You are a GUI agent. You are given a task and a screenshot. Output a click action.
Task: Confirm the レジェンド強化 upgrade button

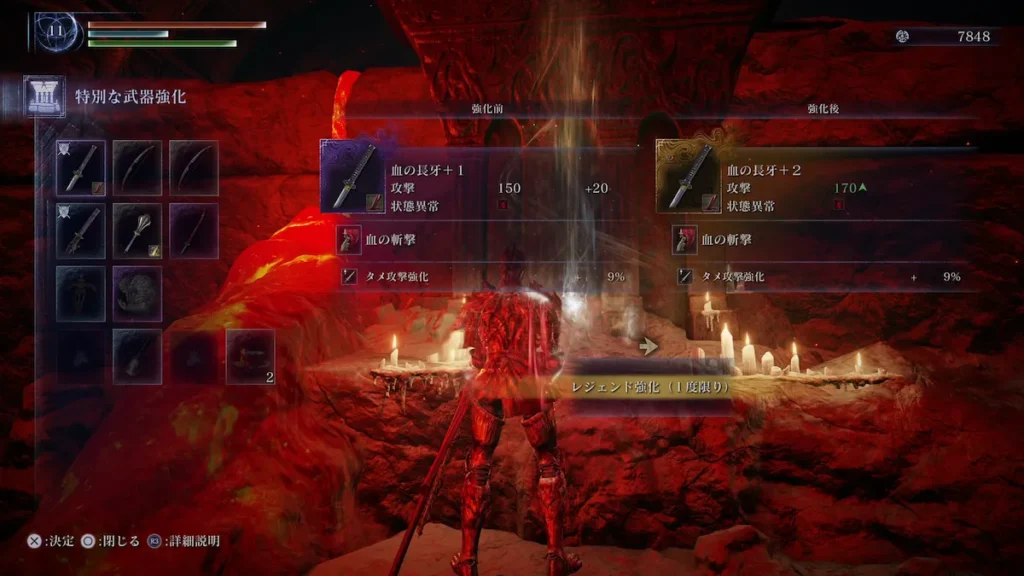646,386
